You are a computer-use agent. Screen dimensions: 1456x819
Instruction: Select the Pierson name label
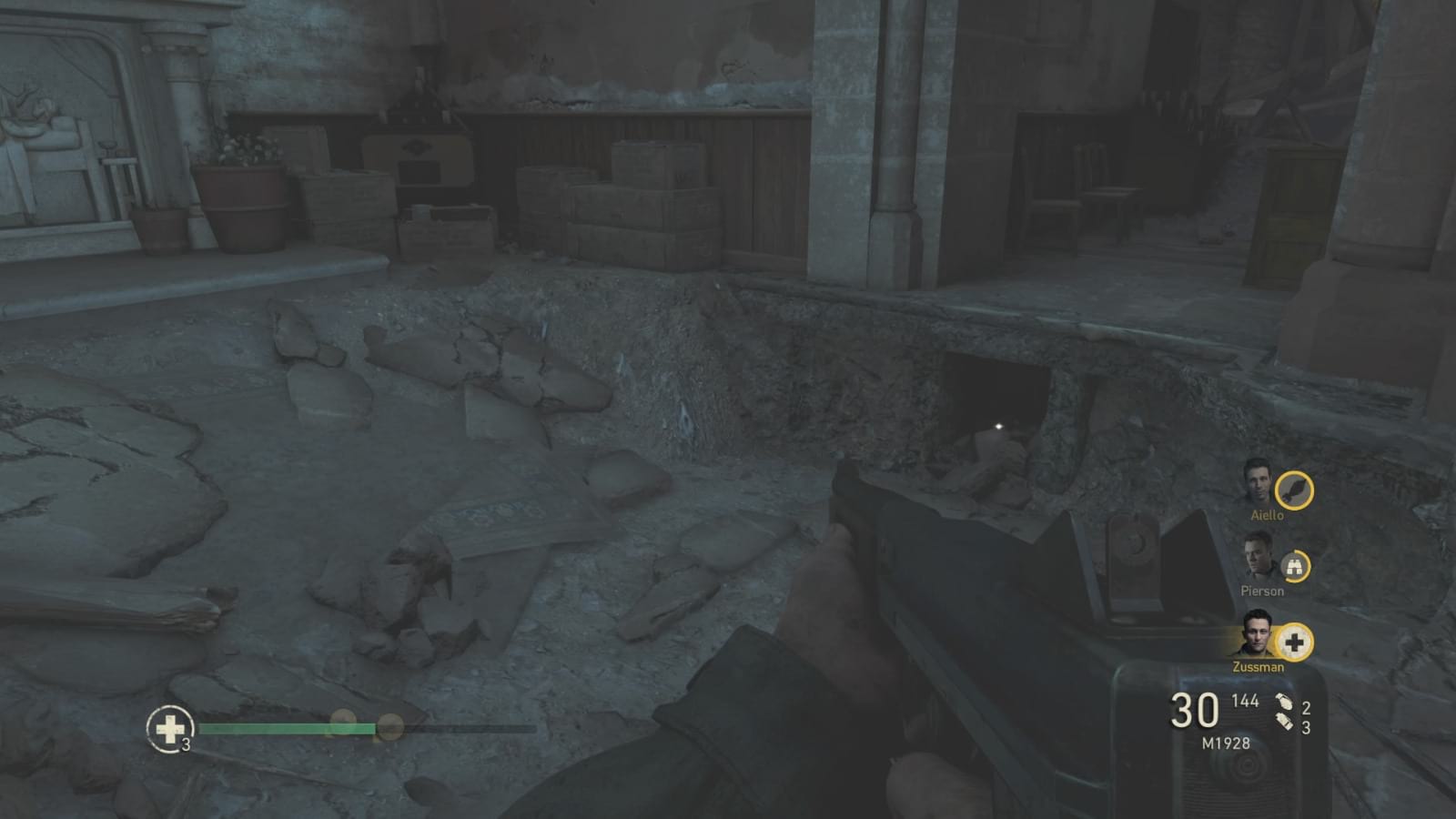tap(1265, 591)
